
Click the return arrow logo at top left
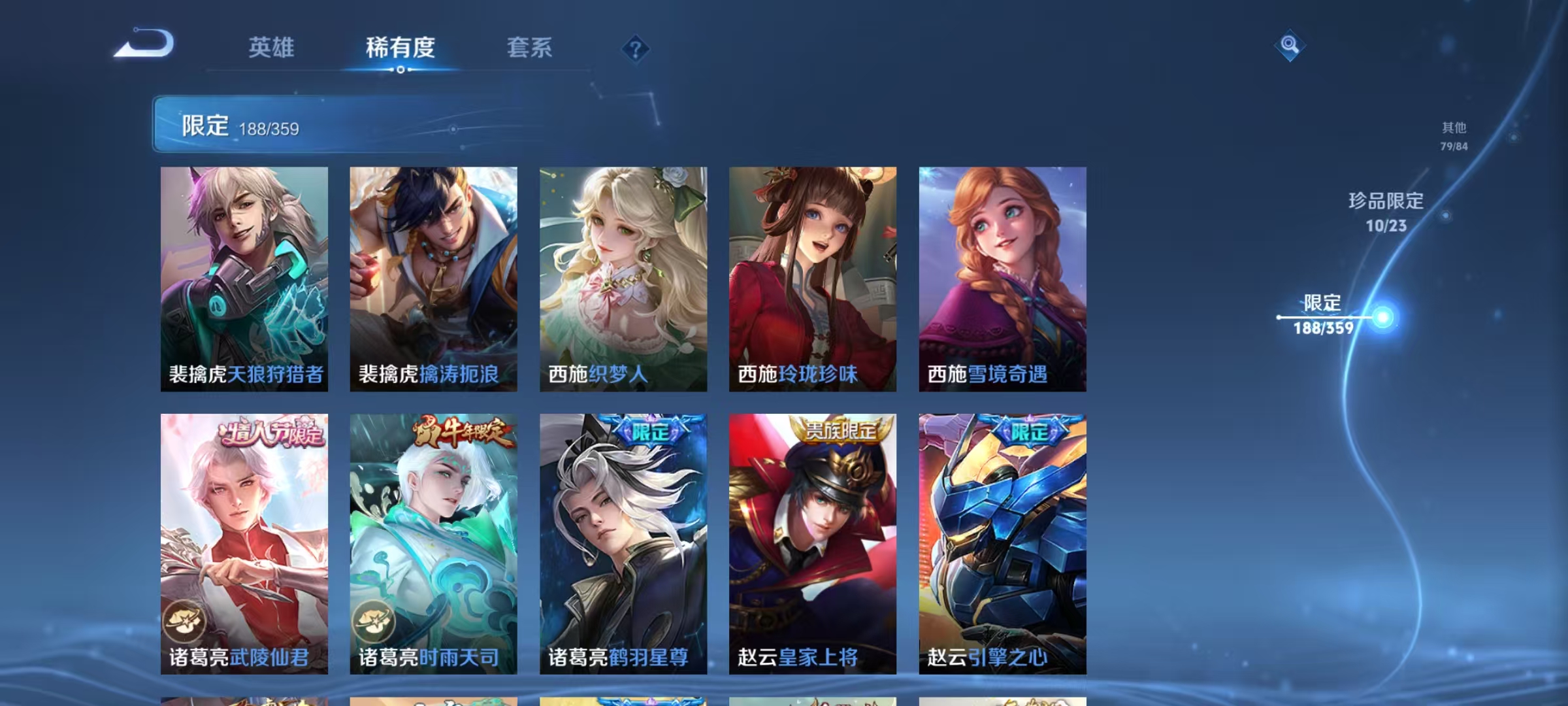(145, 46)
